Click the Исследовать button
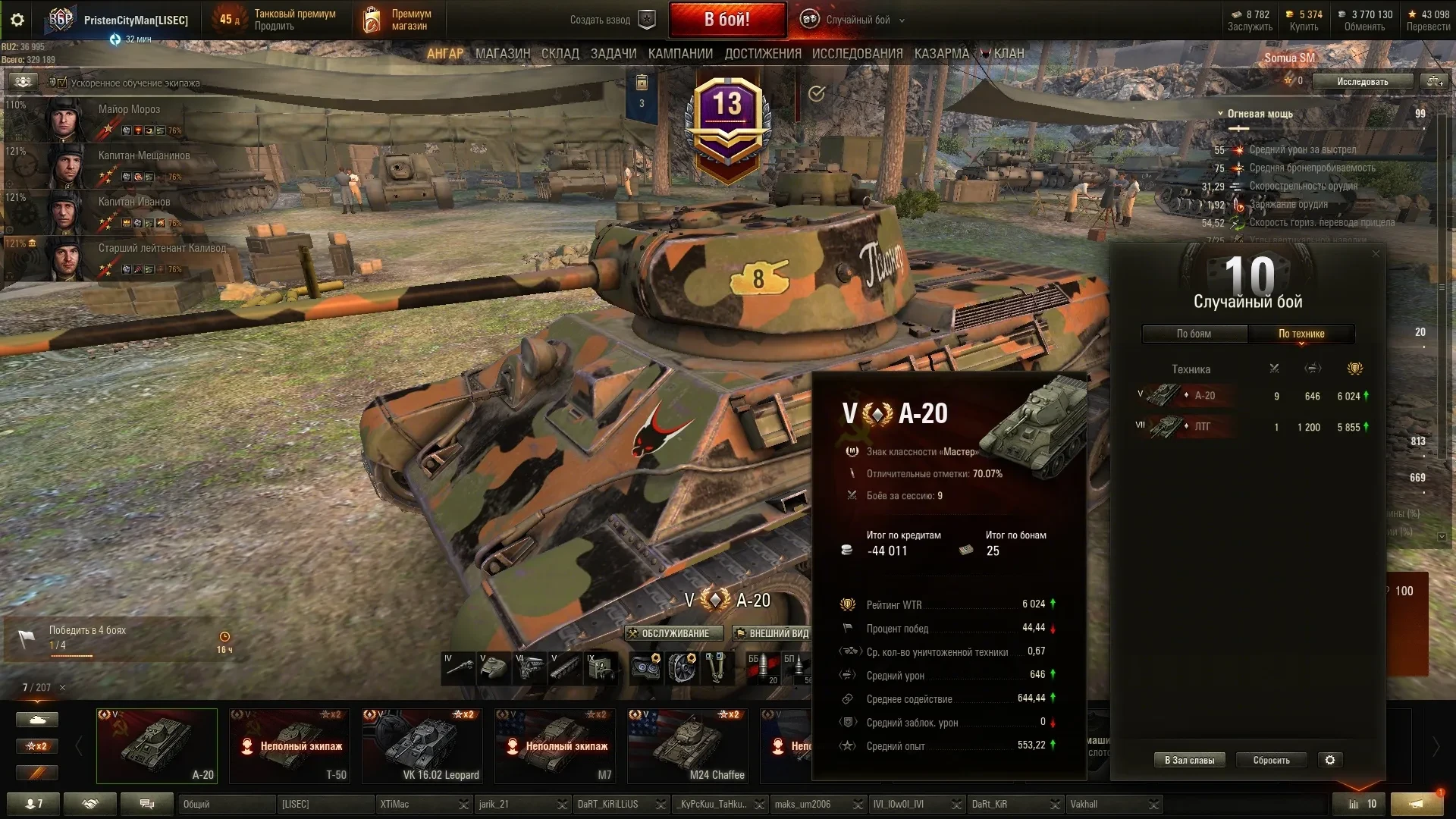Image resolution: width=1456 pixels, height=819 pixels. [x=1362, y=82]
